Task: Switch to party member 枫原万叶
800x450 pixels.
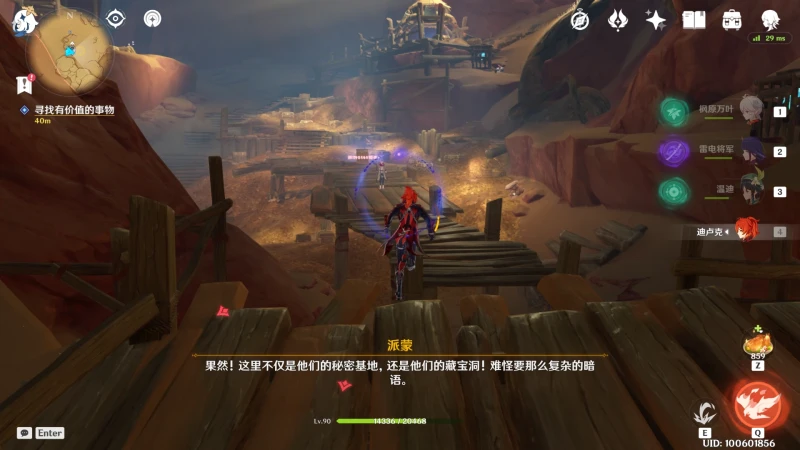Action: (x=750, y=111)
